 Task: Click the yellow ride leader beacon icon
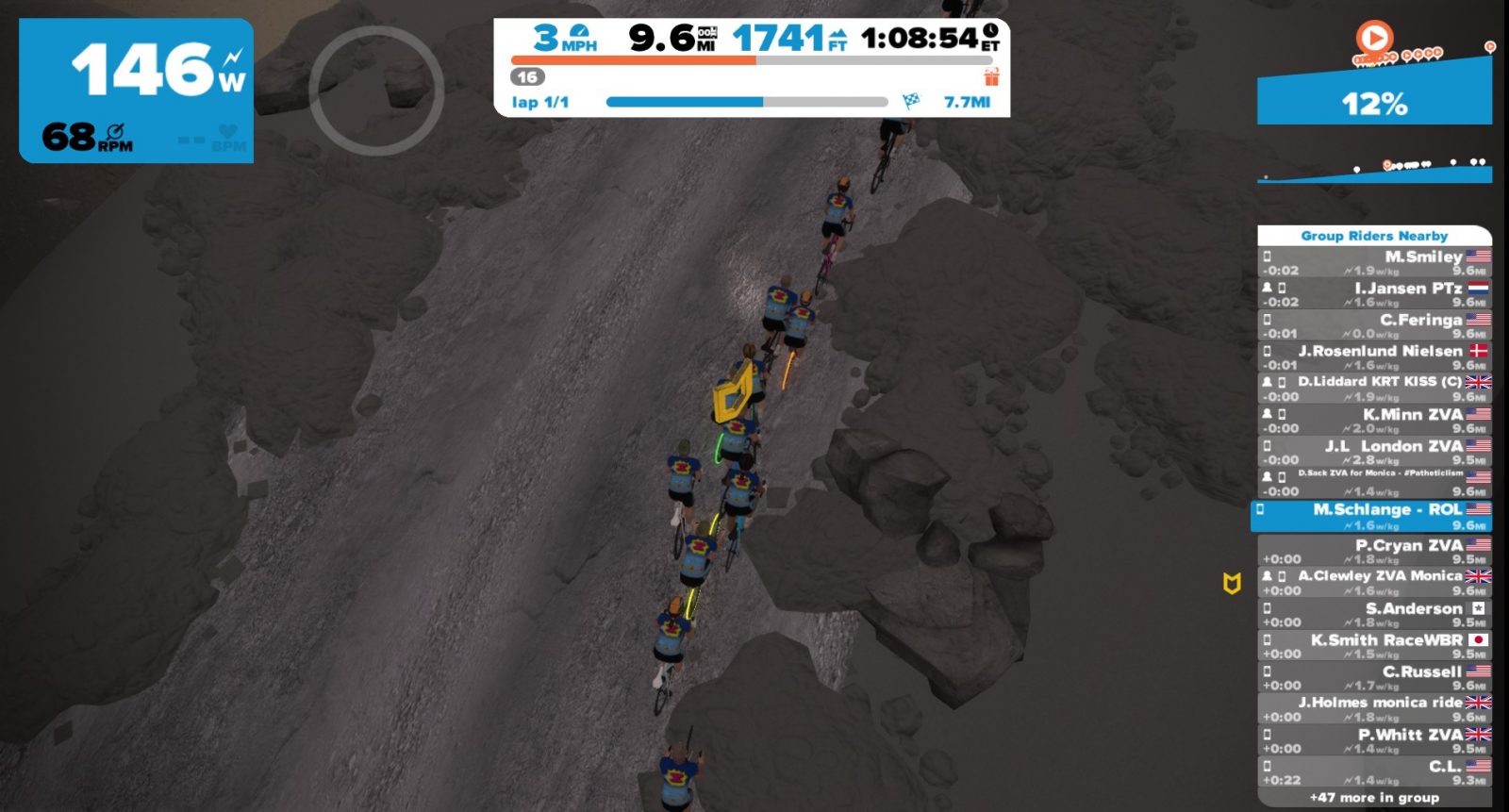coord(1232,584)
